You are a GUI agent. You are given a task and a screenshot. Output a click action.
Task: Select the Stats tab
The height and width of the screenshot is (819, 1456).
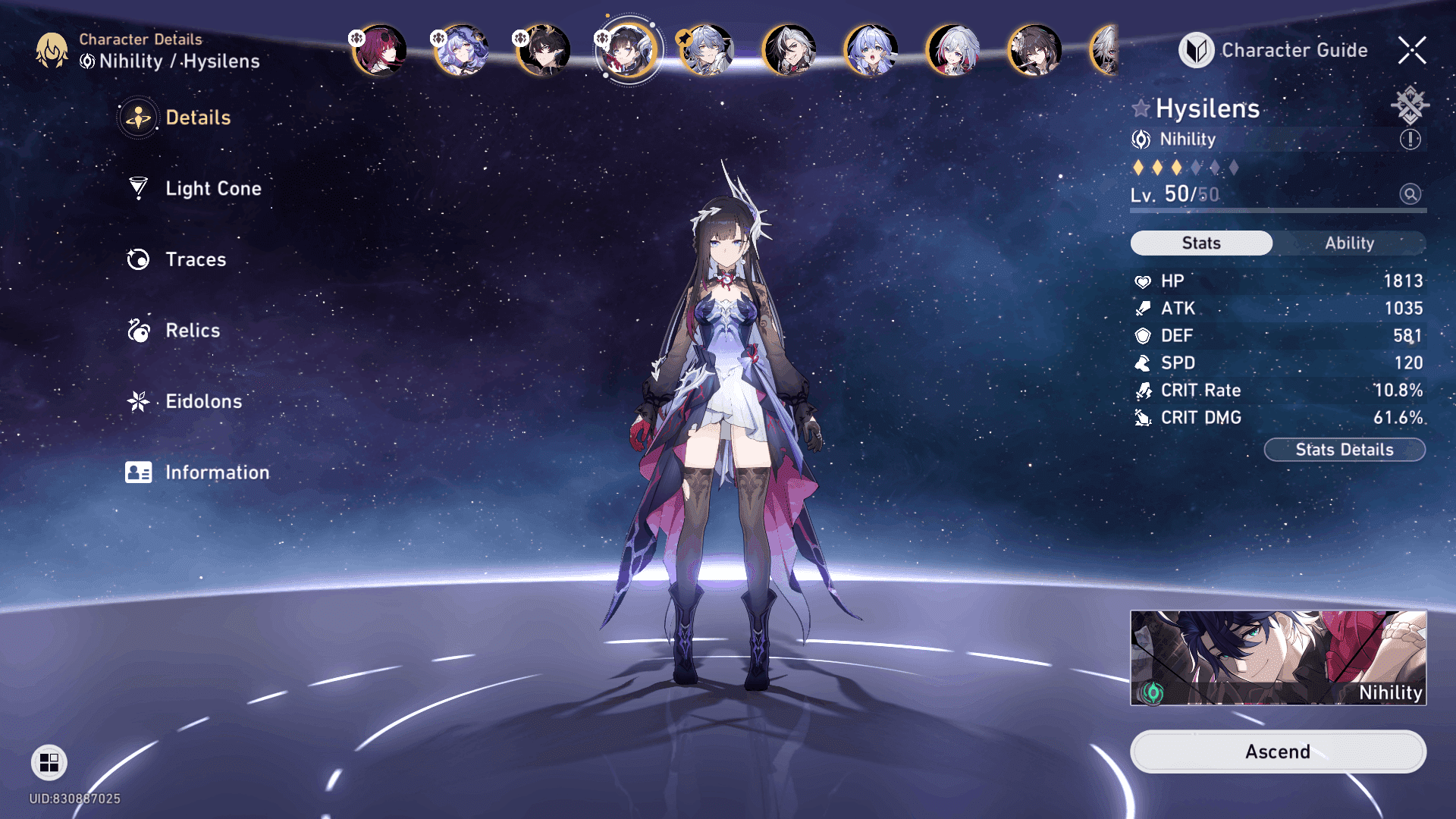1201,243
